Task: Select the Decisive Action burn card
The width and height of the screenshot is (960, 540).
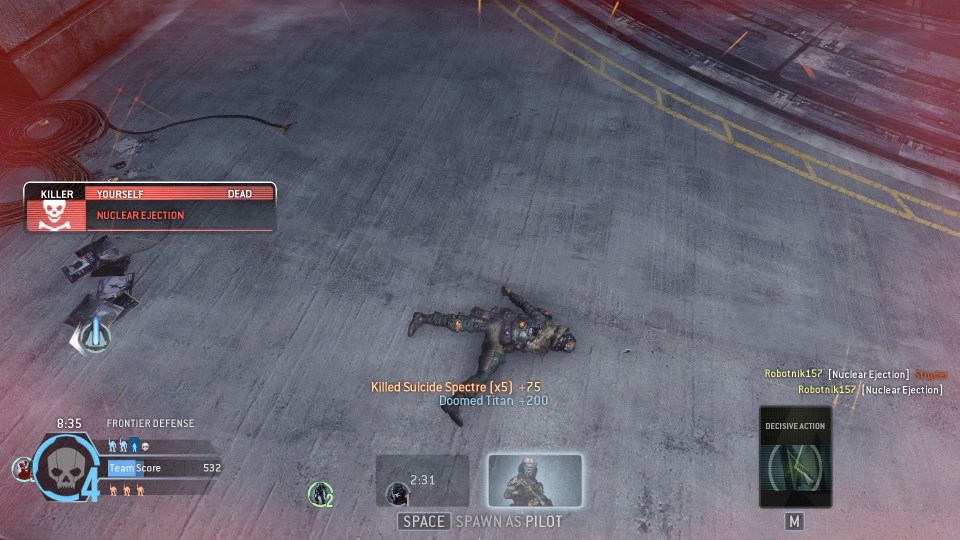Action: [795, 457]
